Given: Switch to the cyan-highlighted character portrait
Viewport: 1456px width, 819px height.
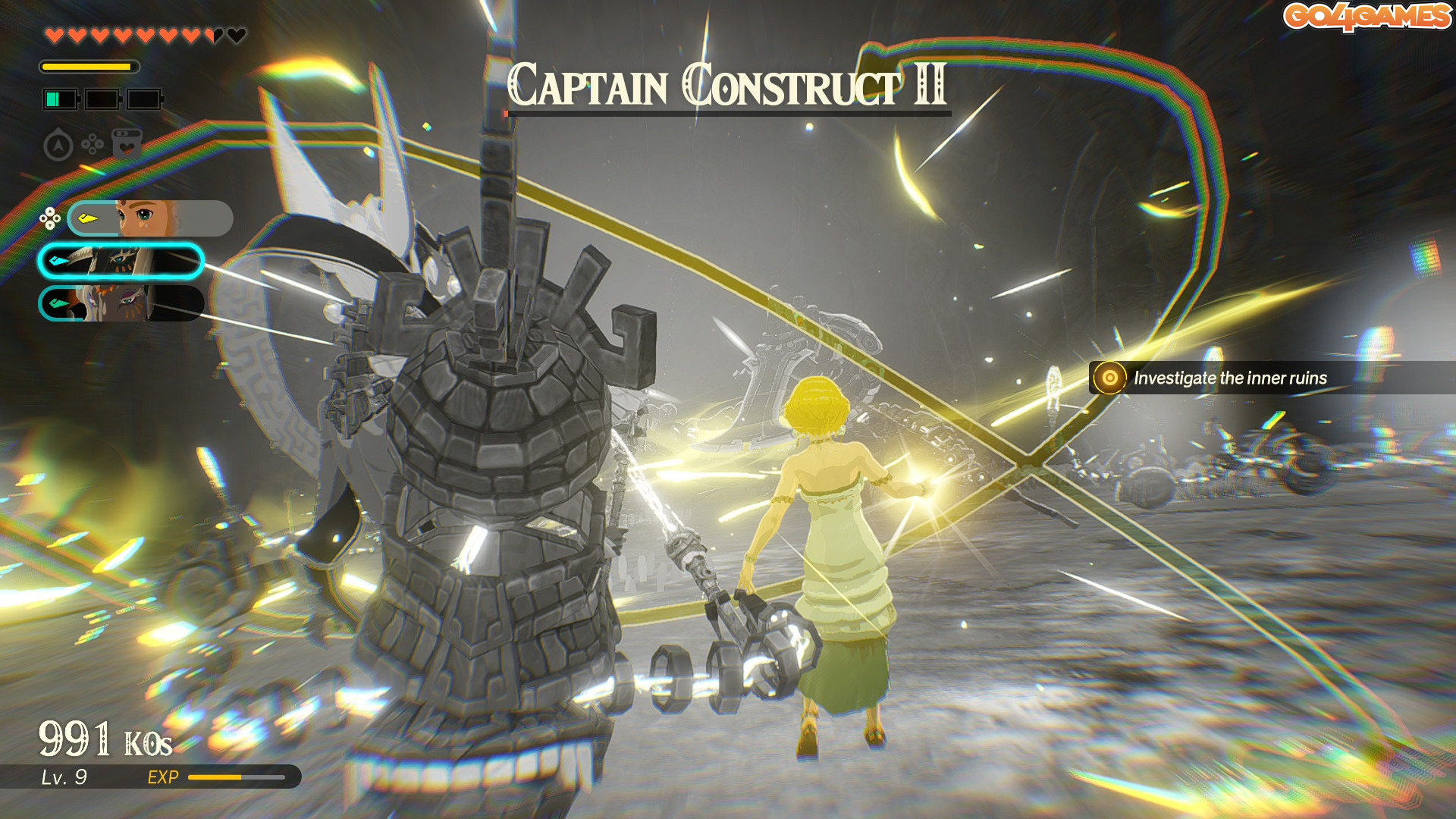Looking at the screenshot, I should 121,262.
